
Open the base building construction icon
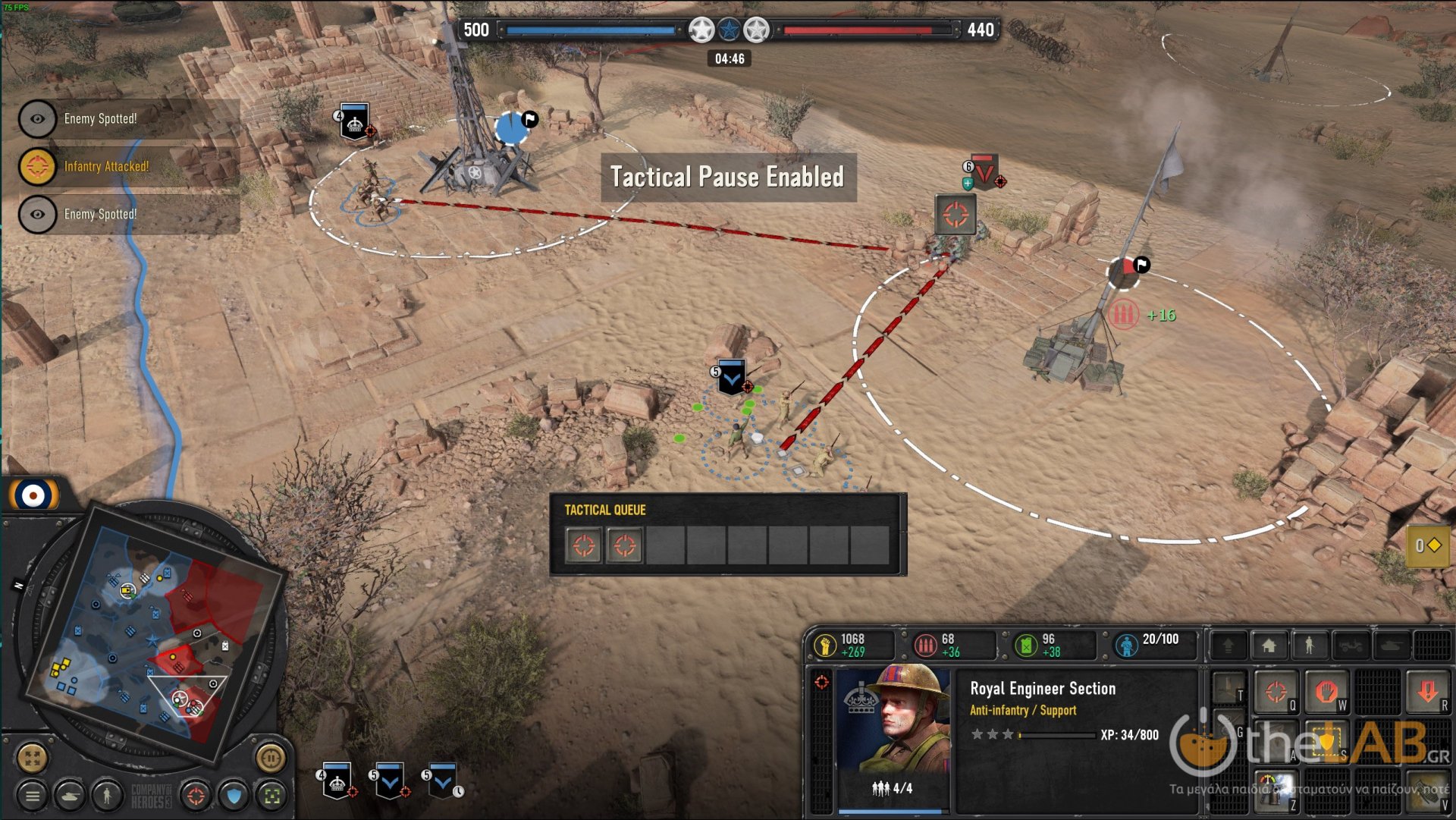pos(1270,646)
